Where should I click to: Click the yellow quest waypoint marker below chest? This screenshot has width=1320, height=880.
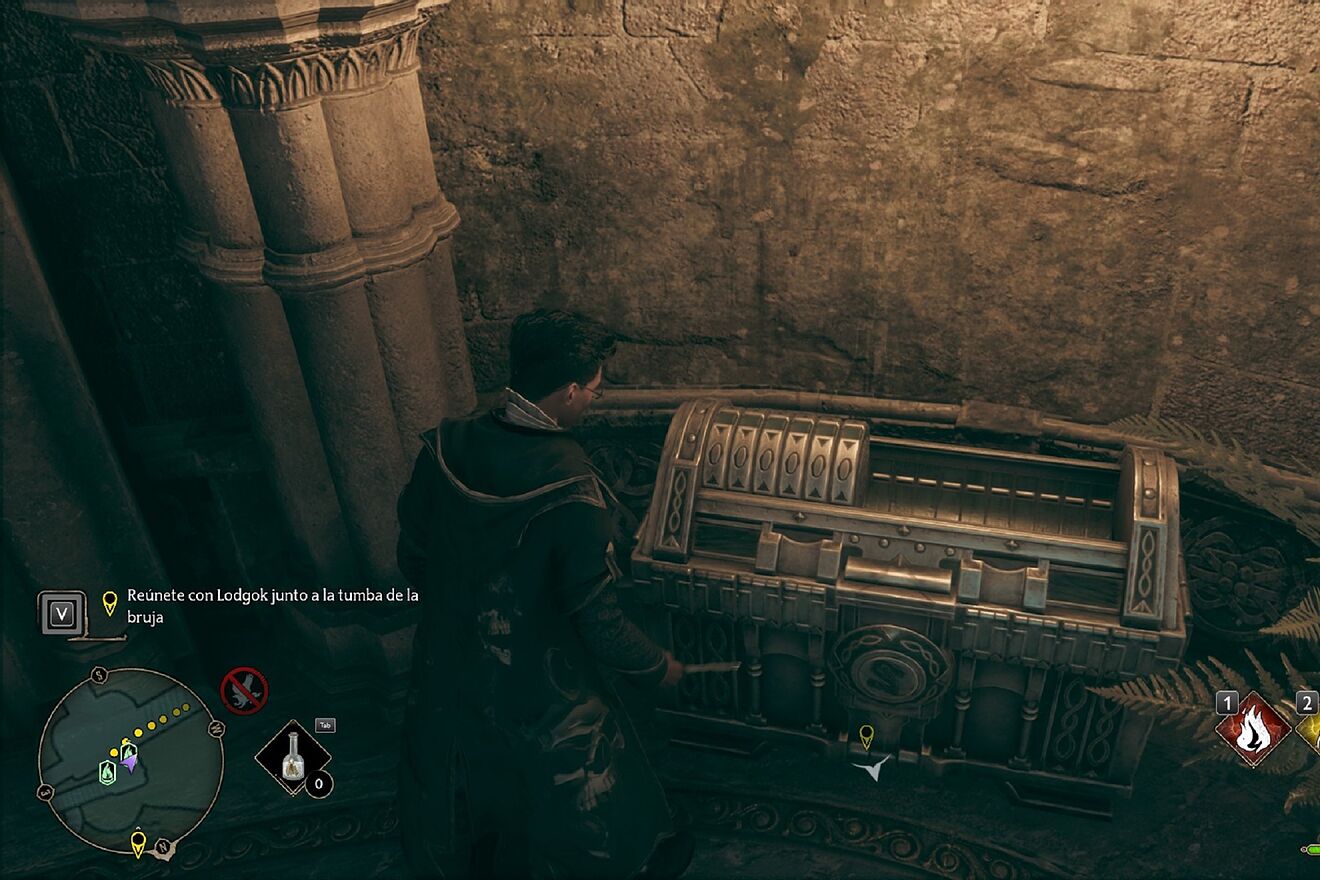coord(866,736)
